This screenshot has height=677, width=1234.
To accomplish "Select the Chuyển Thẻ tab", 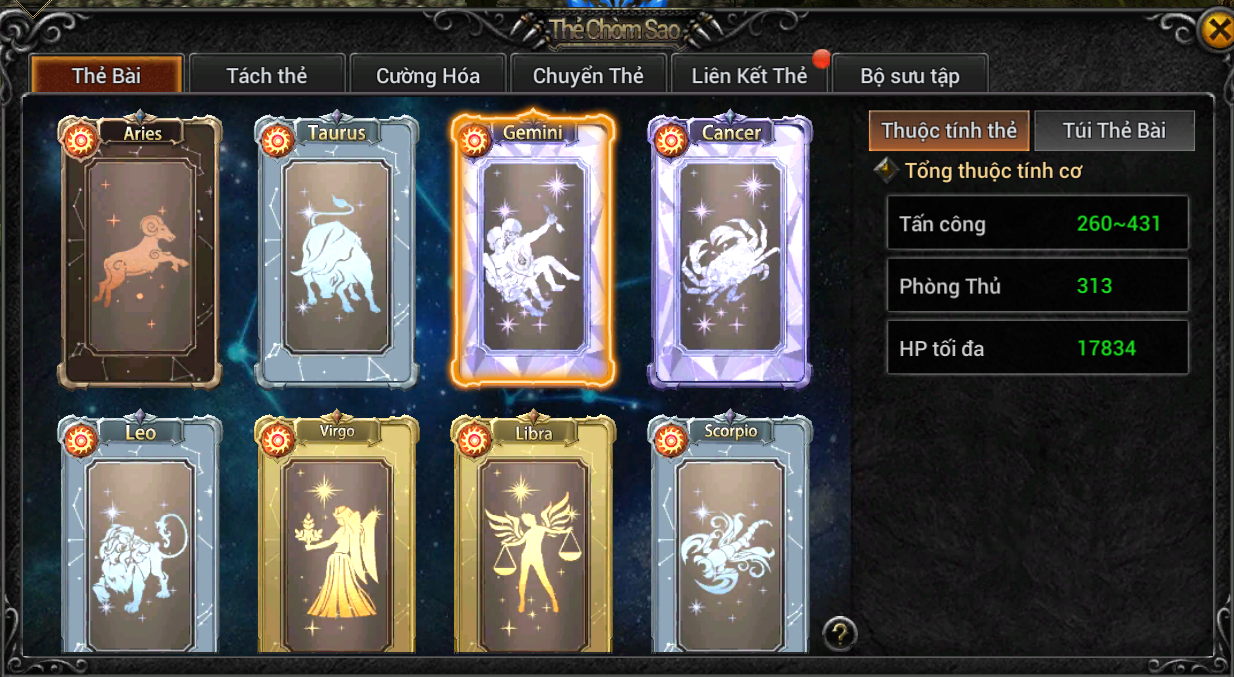I will click(588, 76).
